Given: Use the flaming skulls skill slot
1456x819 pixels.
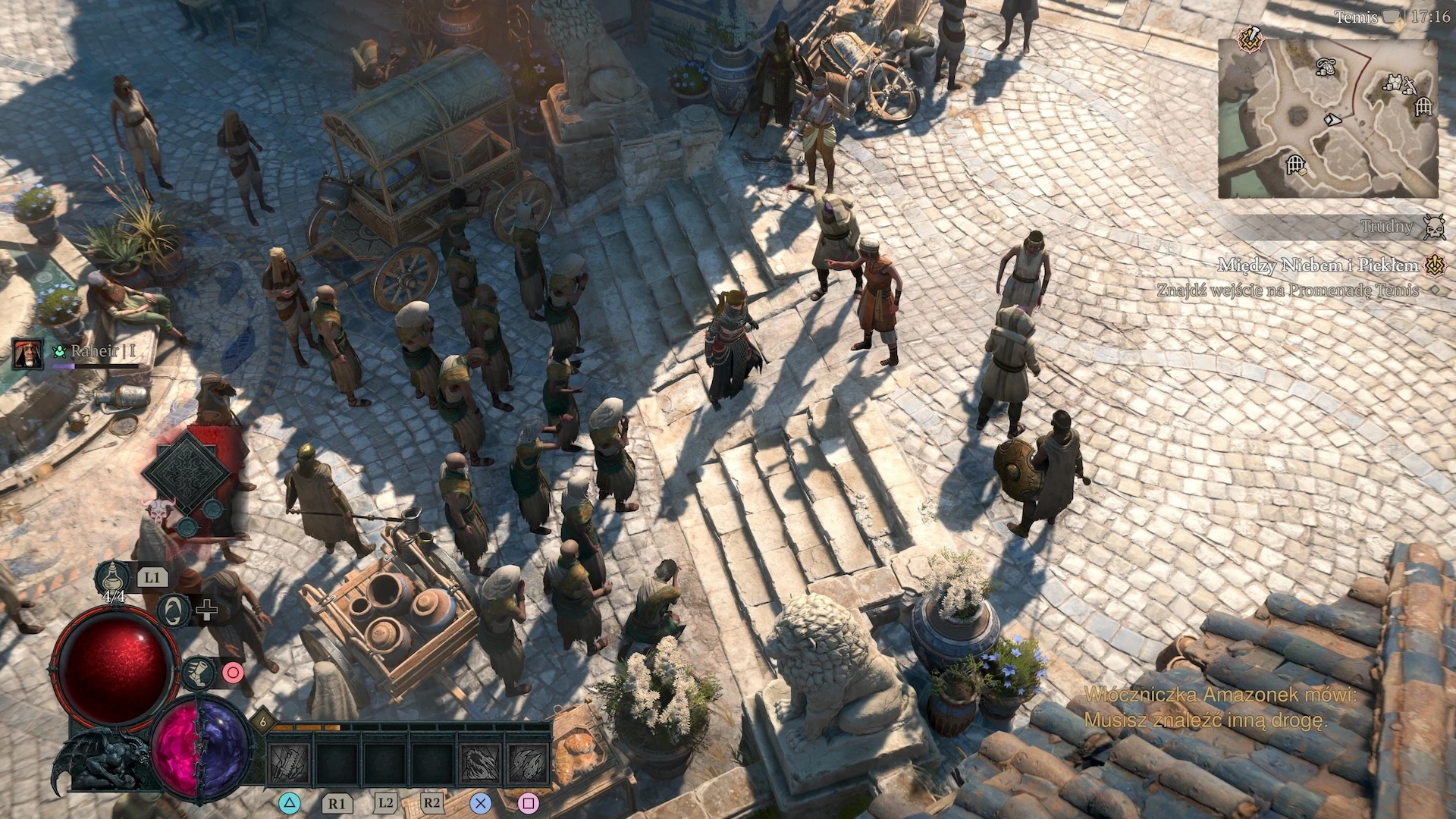Looking at the screenshot, I should coord(529,764).
